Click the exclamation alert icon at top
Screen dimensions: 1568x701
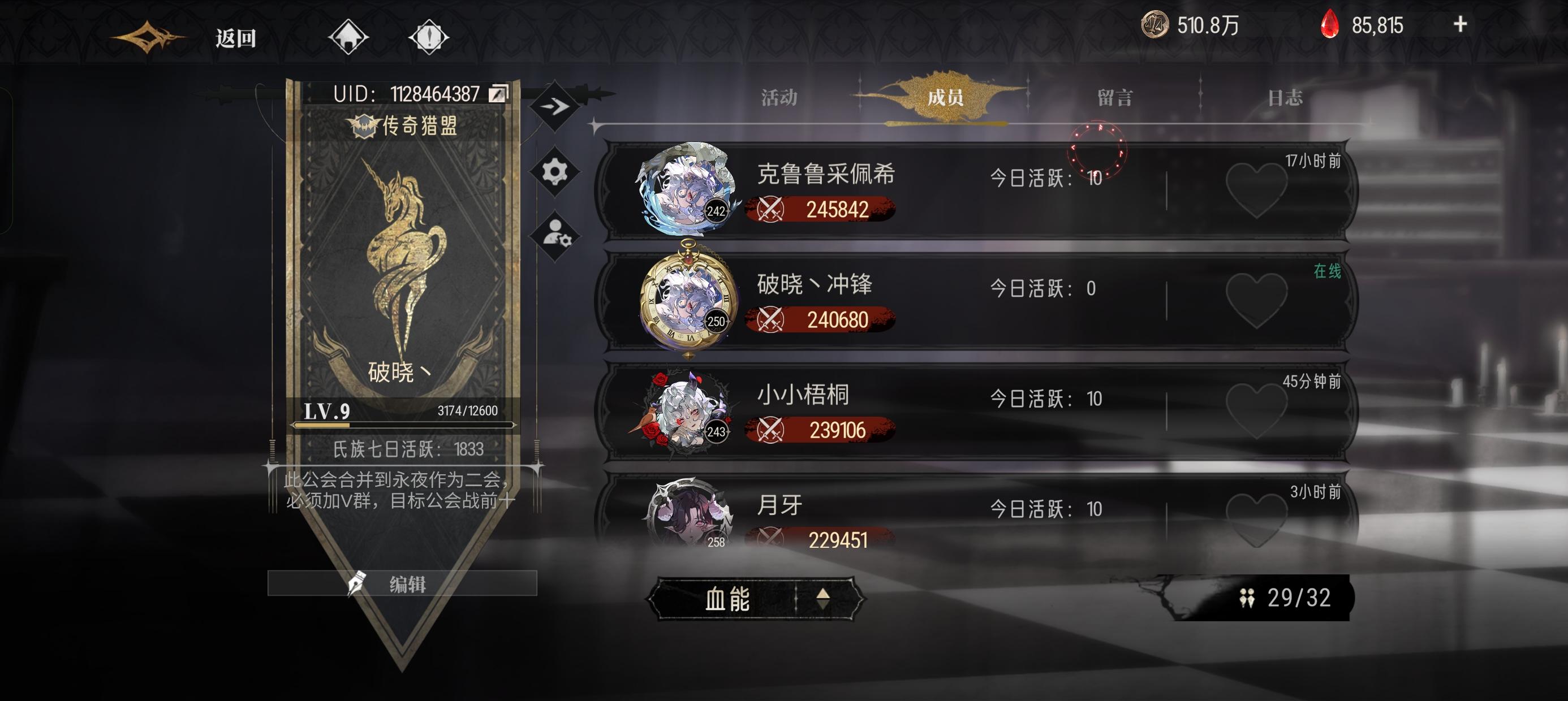click(x=432, y=38)
